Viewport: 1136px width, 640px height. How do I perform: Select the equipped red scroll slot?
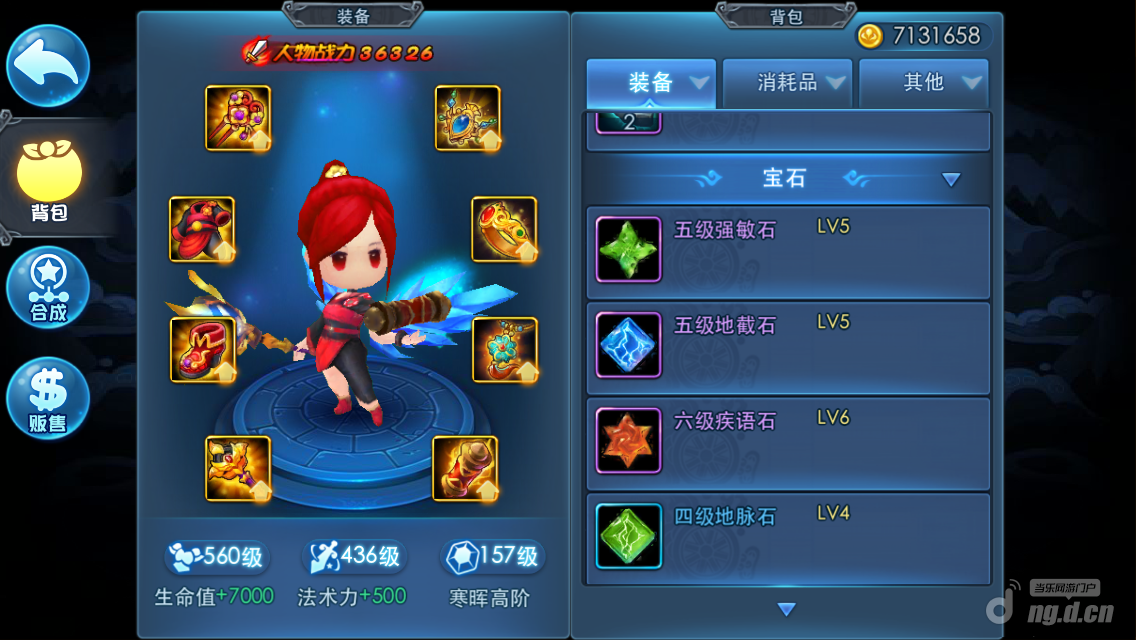click(465, 468)
